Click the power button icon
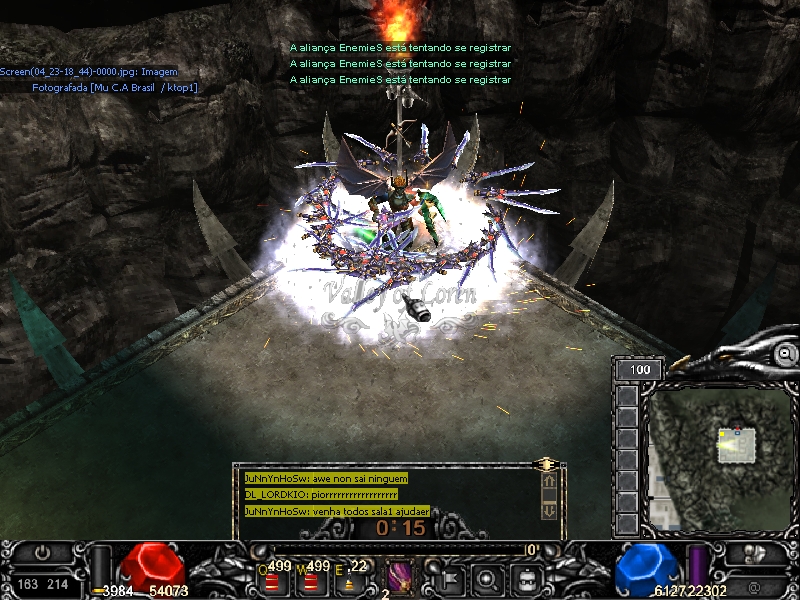 click(42, 552)
